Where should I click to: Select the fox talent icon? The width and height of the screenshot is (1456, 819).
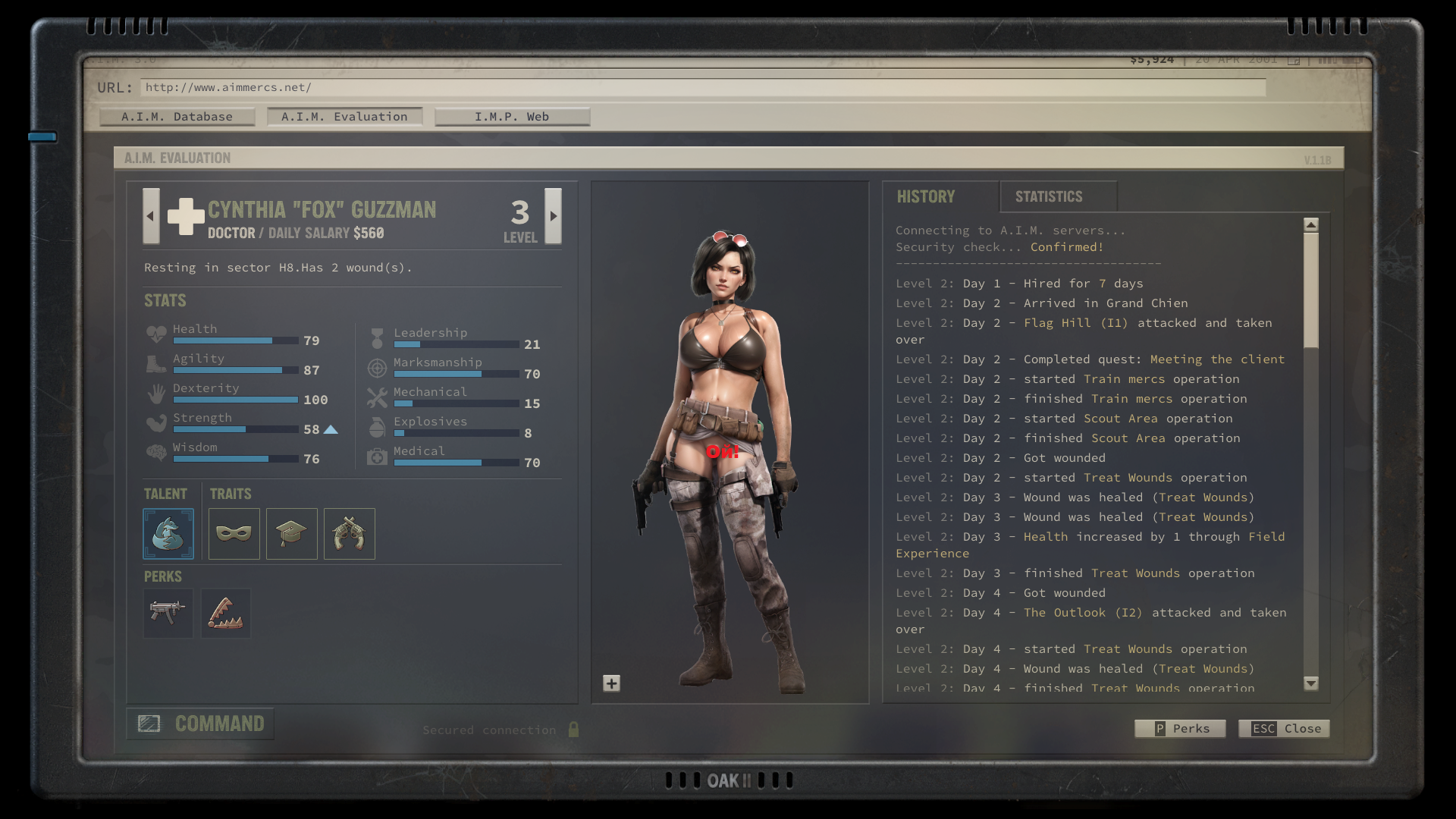168,534
